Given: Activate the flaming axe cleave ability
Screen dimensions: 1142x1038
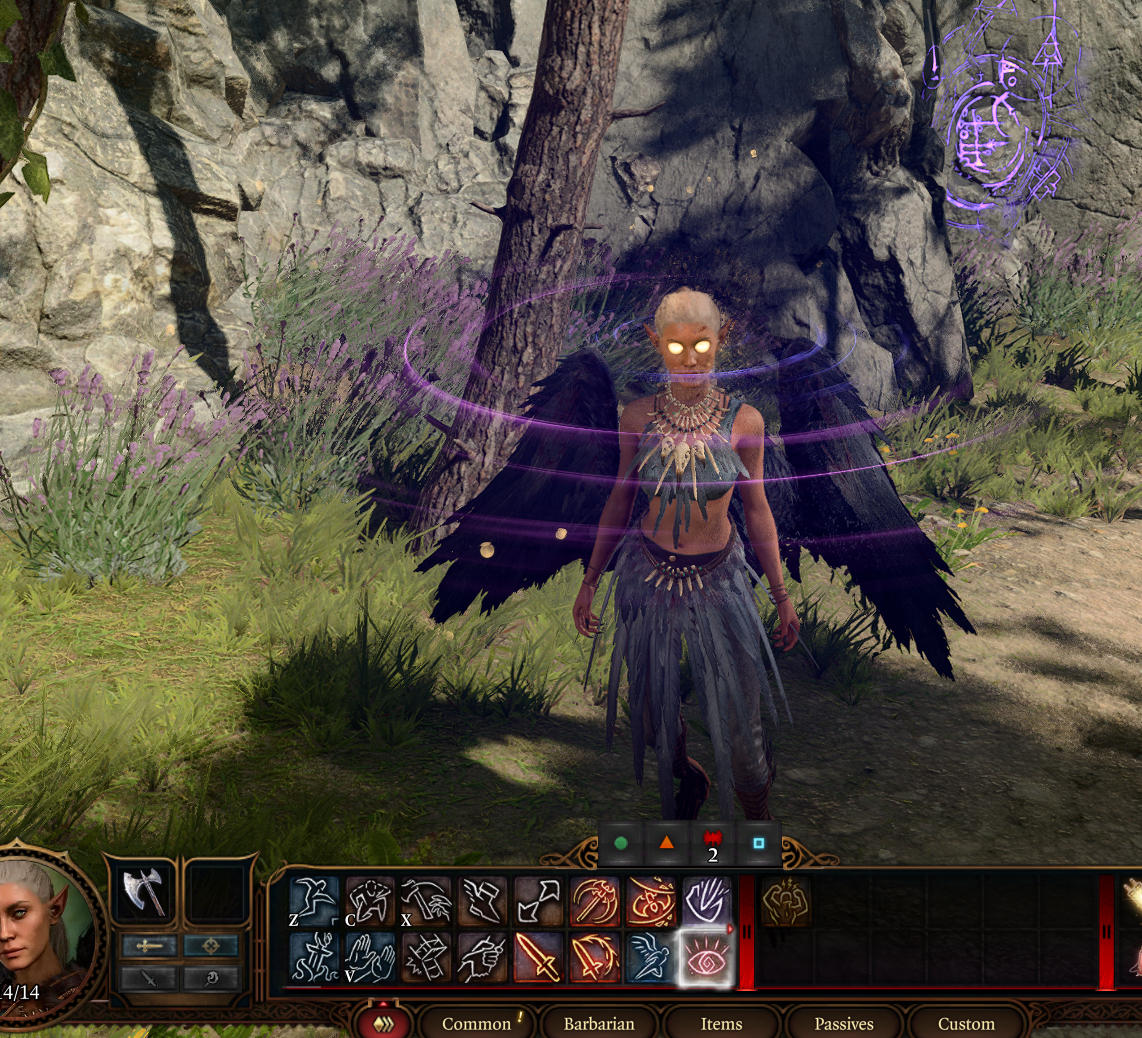Looking at the screenshot, I should click(x=594, y=901).
